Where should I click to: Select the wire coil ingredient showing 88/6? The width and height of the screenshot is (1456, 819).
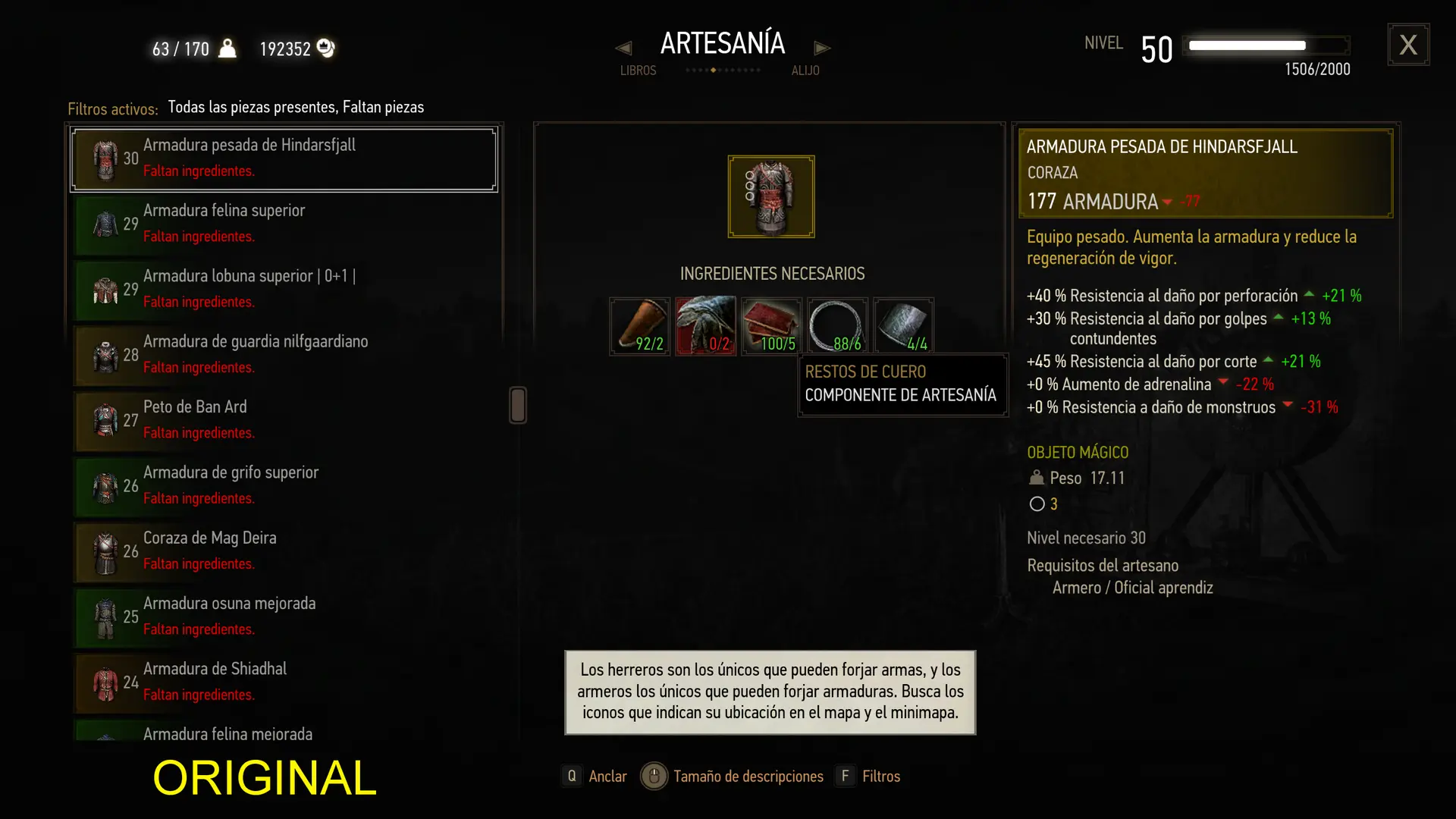(x=837, y=326)
